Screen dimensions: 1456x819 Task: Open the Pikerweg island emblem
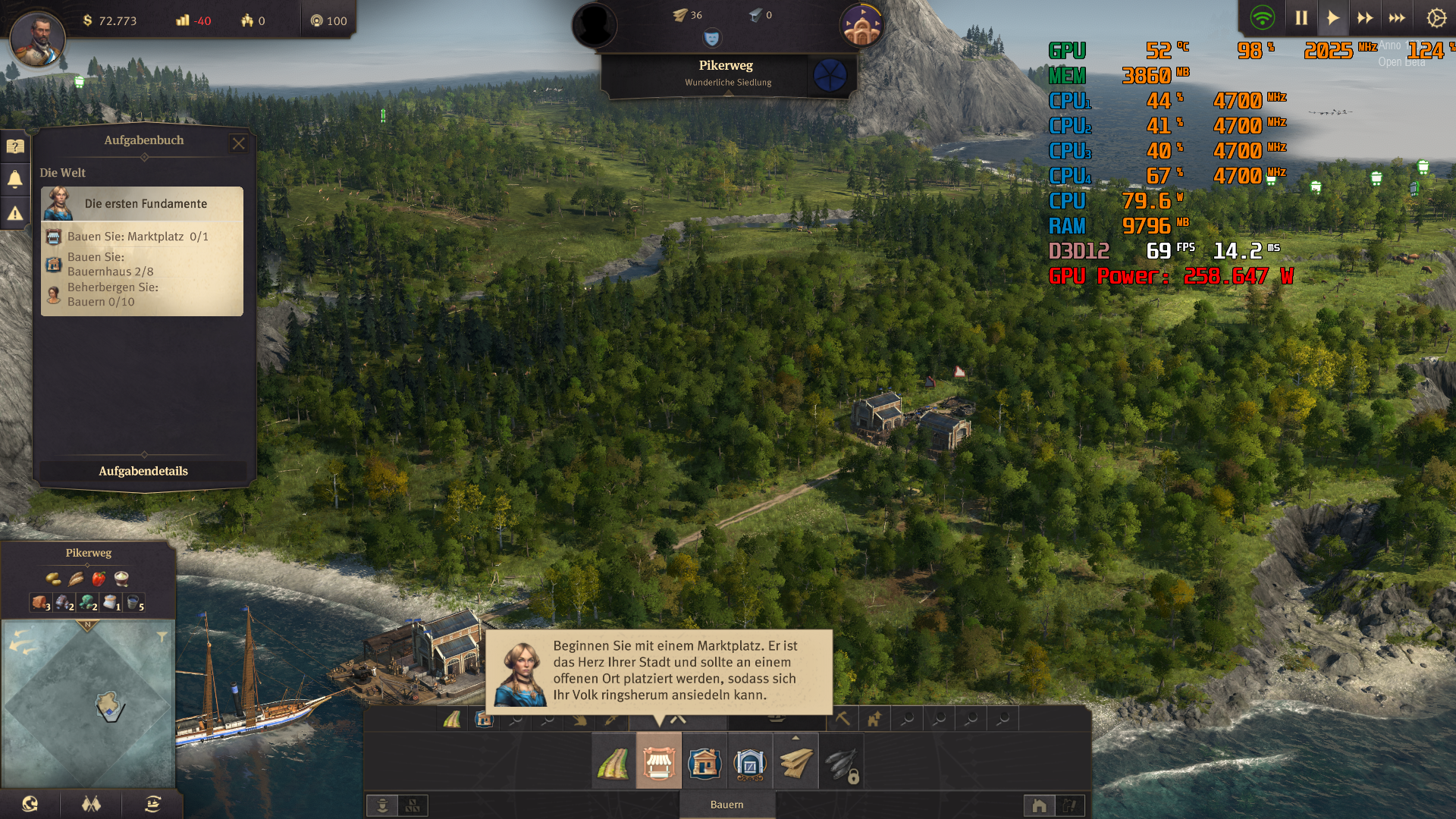(x=830, y=75)
